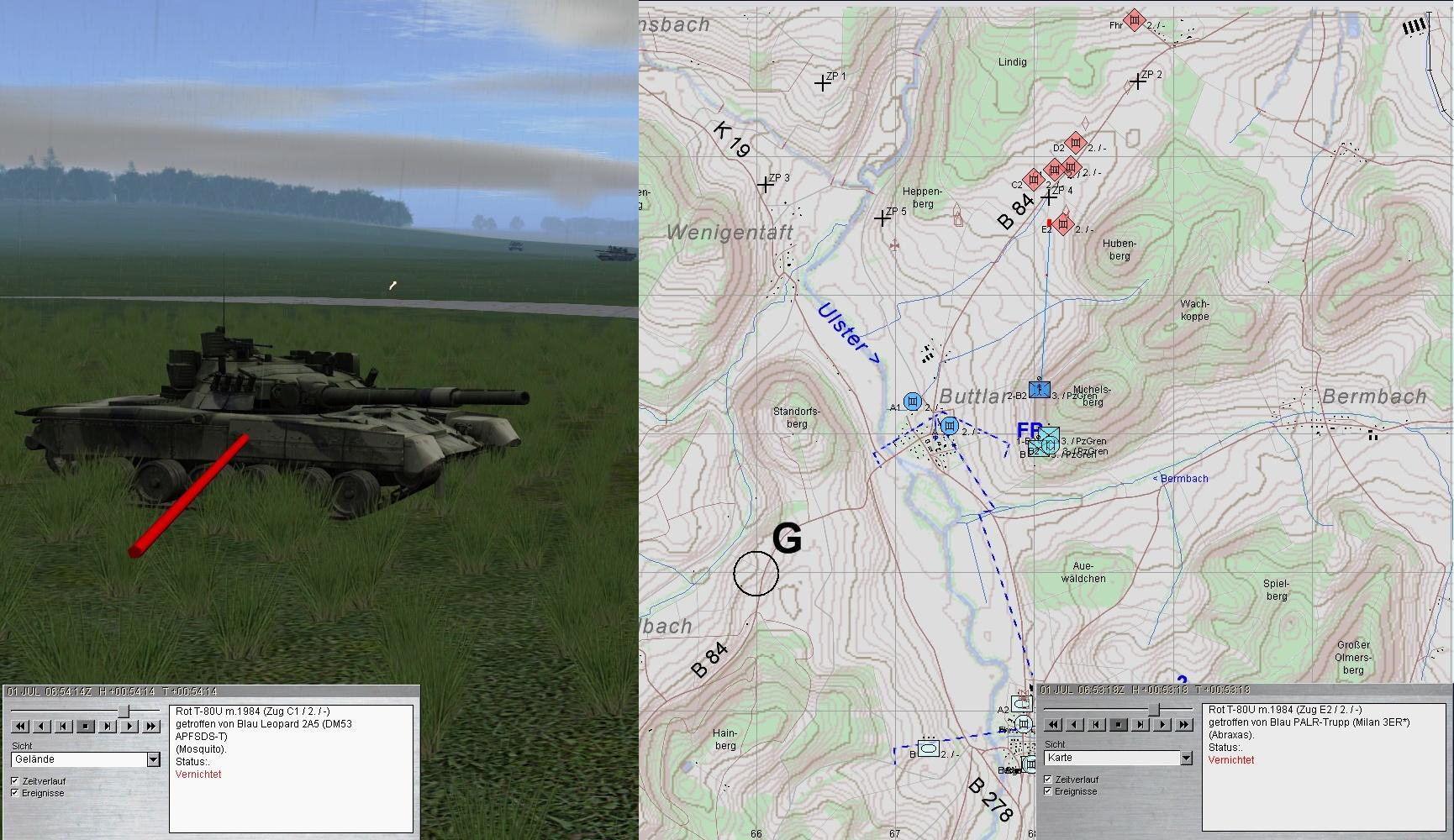Stop playback in the Karte view panel
This screenshot has height=840, width=1454.
pos(1118,725)
